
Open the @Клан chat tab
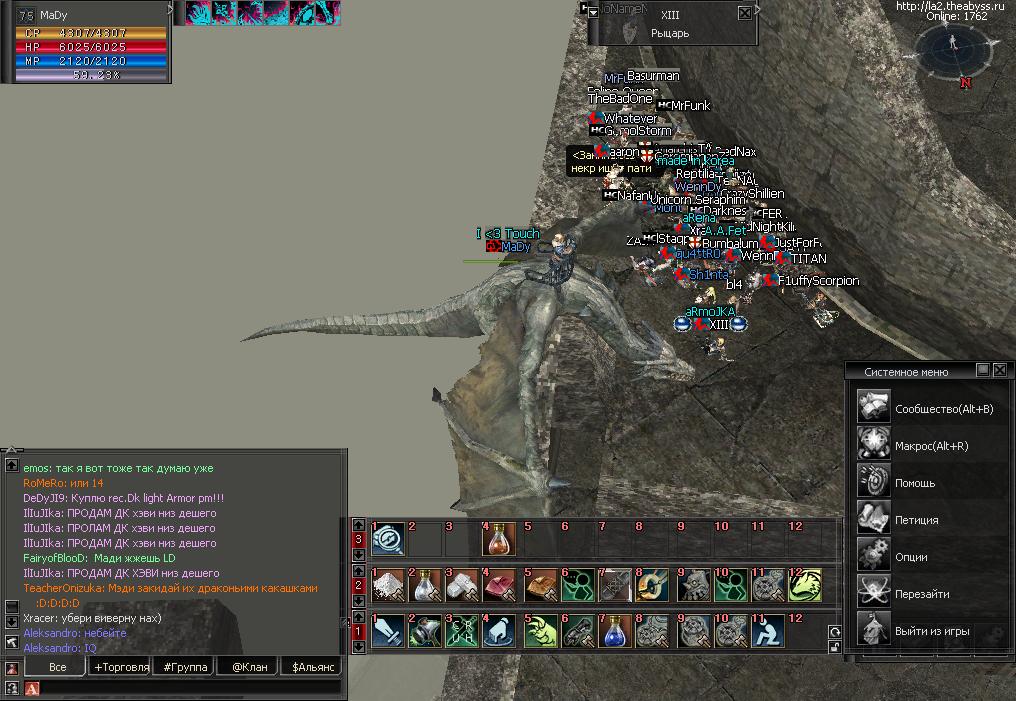coord(249,667)
